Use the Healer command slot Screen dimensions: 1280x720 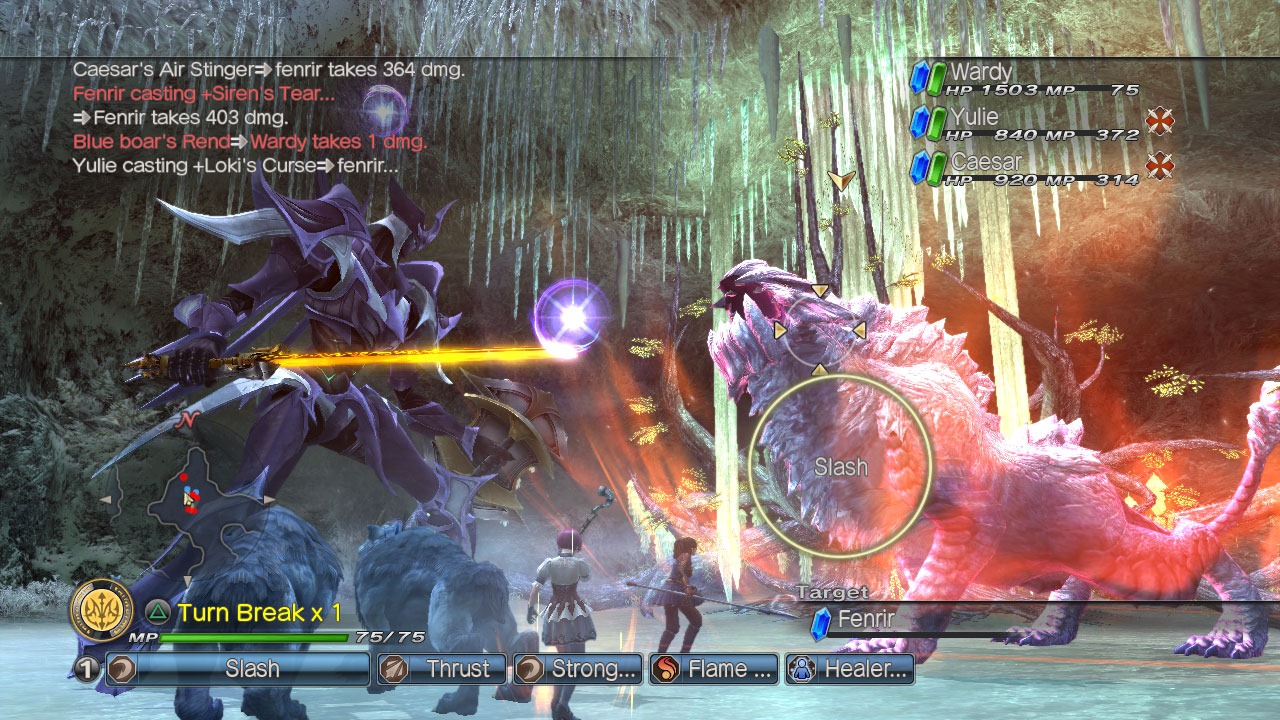point(850,669)
